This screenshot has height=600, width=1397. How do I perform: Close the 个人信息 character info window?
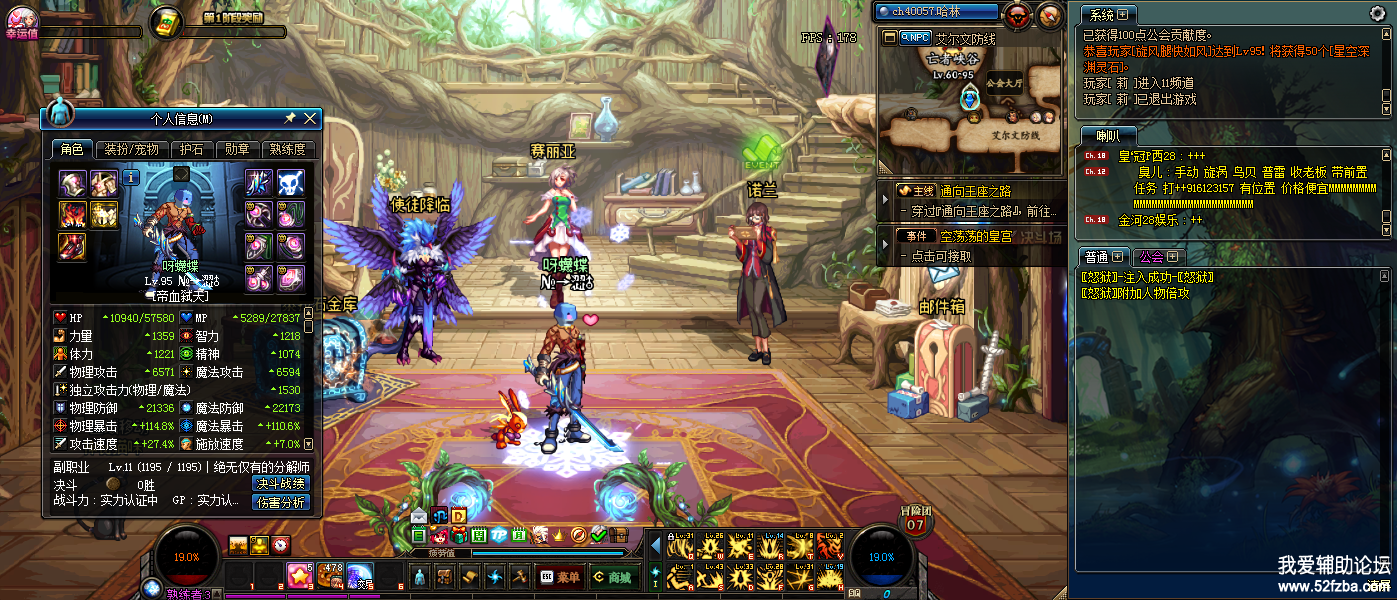(310, 119)
